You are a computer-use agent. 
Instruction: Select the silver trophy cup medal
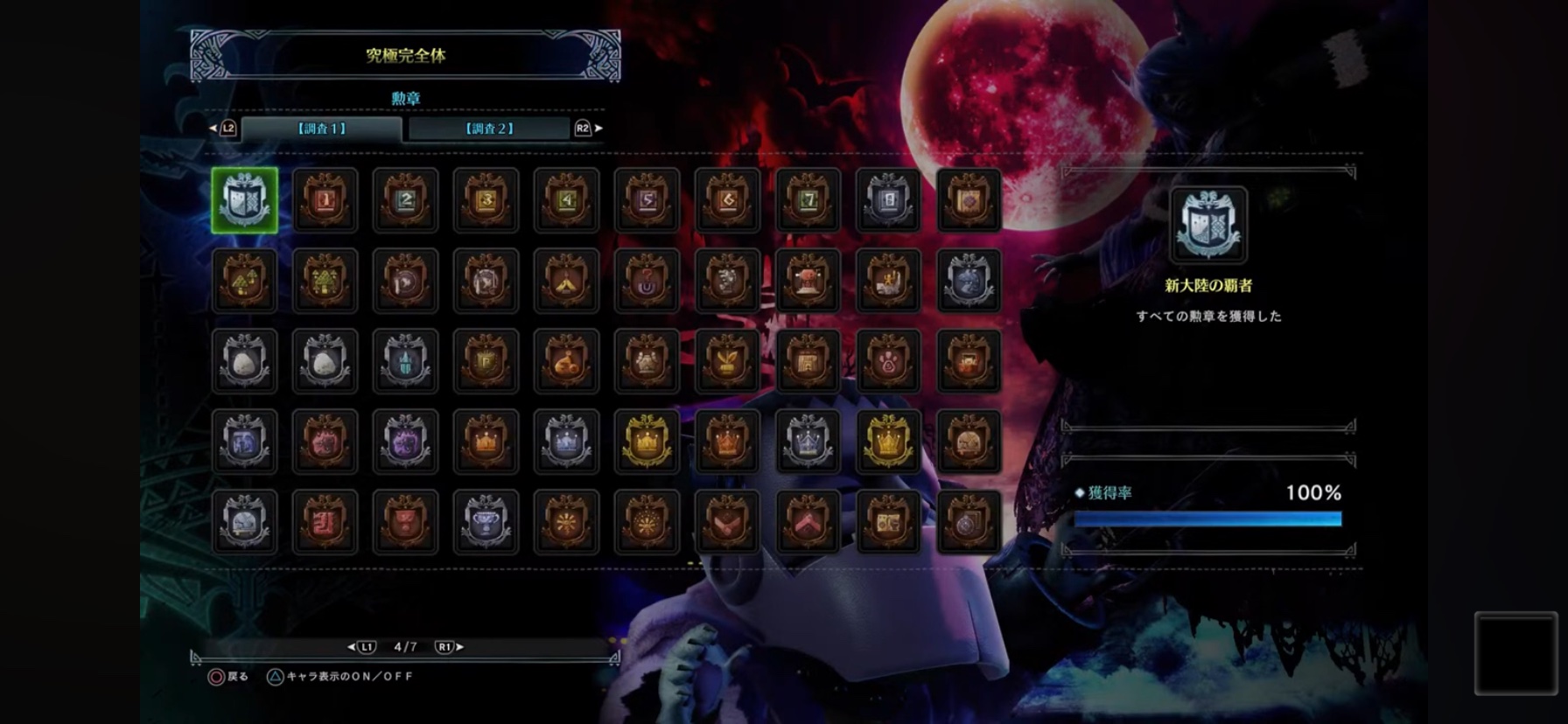486,522
